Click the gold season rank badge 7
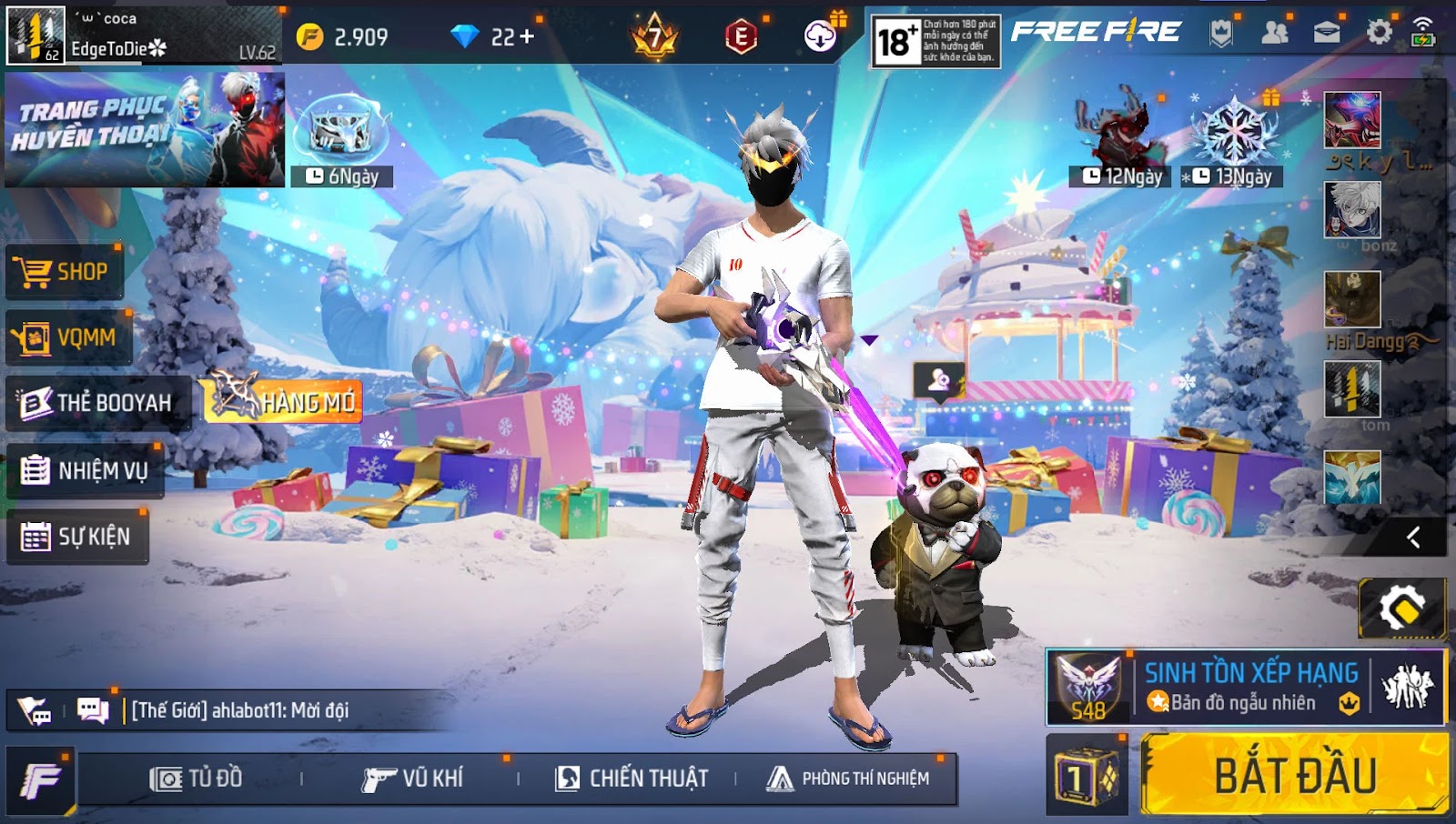Screen dimensions: 1456x824 [x=655, y=38]
